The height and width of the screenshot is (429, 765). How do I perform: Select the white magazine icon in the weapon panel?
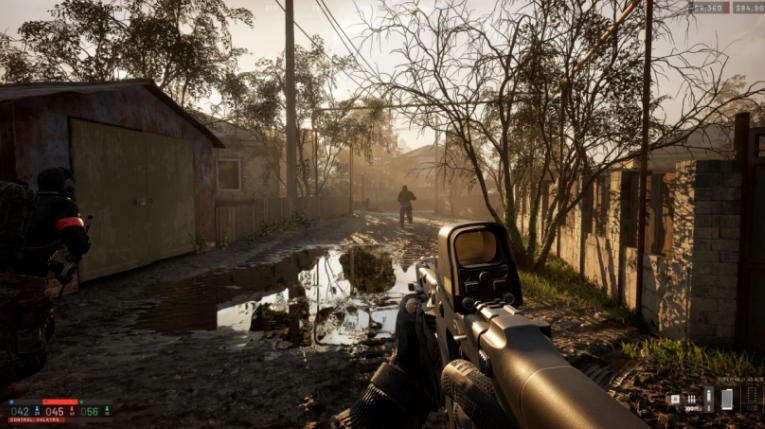[x=727, y=398]
